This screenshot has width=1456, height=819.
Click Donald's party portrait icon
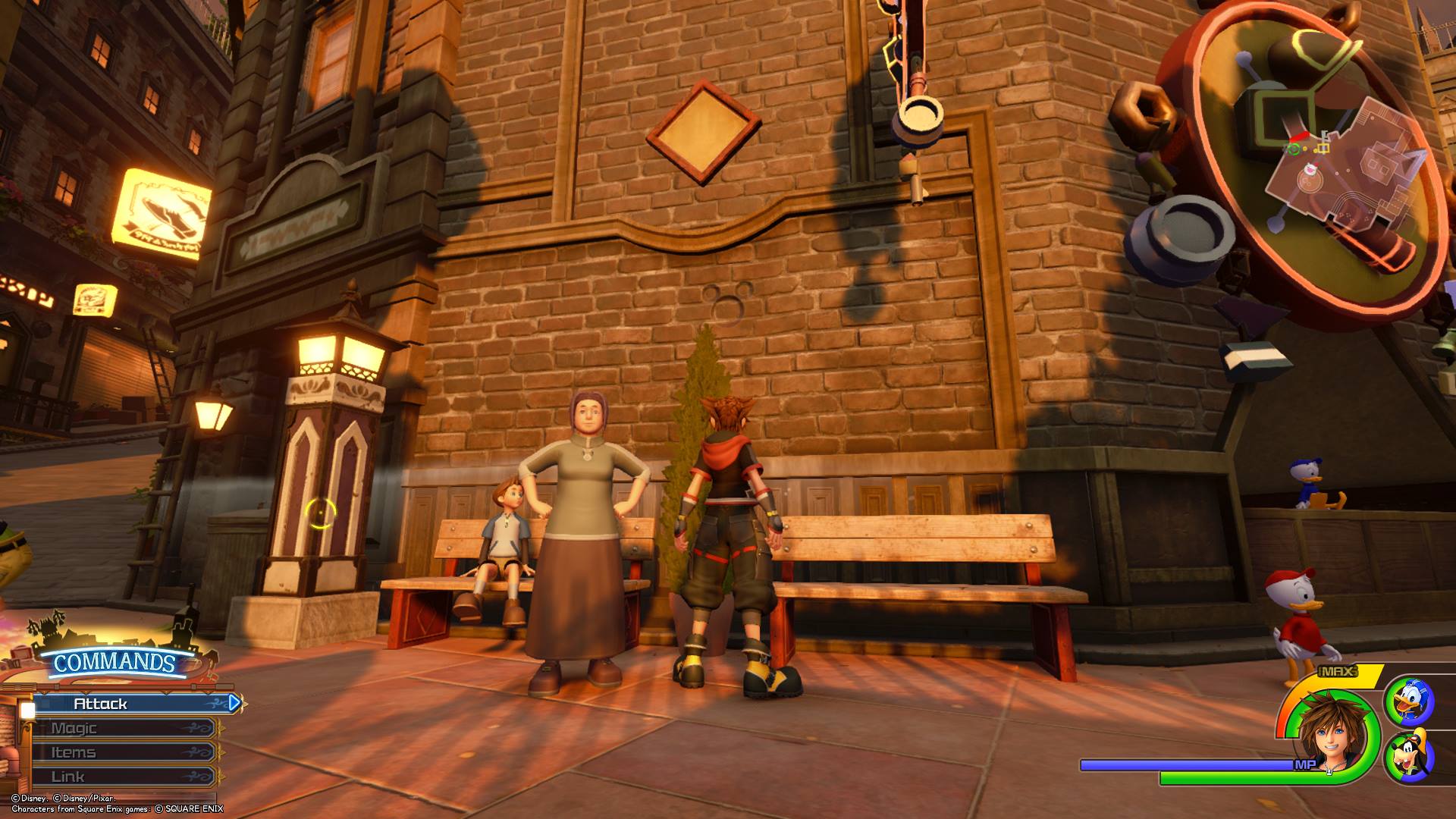pos(1410,701)
